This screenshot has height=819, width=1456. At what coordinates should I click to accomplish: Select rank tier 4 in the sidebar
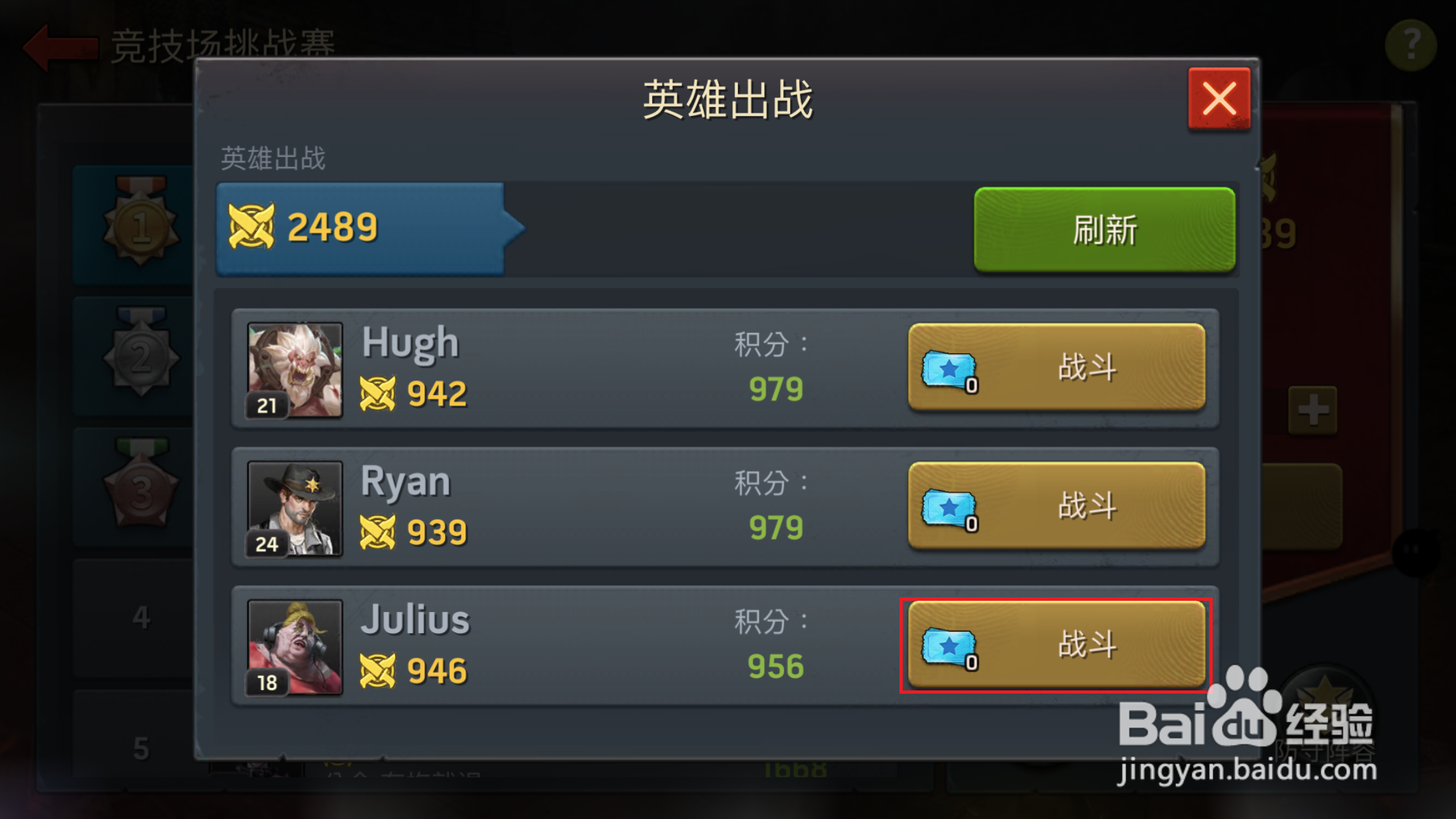point(140,618)
